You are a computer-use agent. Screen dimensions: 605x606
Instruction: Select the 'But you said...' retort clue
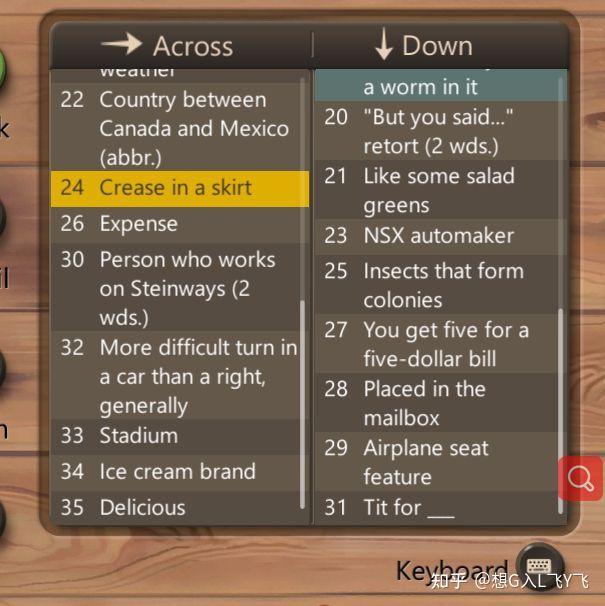(438, 131)
